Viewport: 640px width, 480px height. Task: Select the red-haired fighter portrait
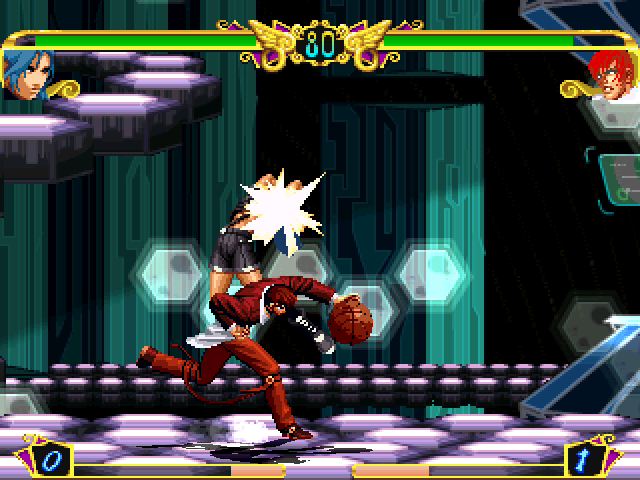(x=609, y=72)
